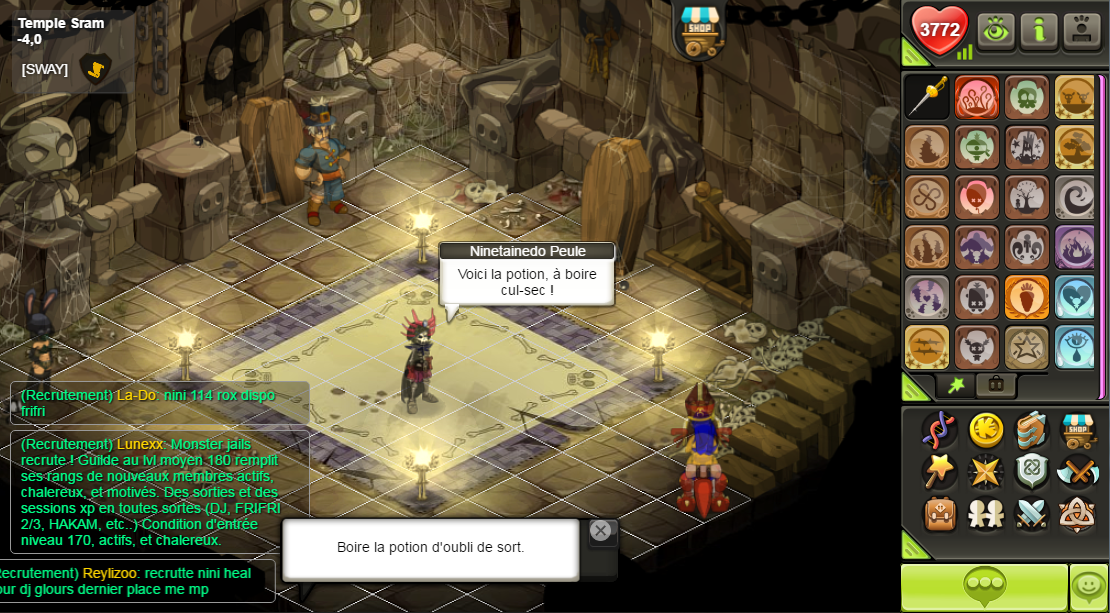The height and width of the screenshot is (613, 1110).
Task: Open the chat with speech bubble button
Action: (984, 587)
